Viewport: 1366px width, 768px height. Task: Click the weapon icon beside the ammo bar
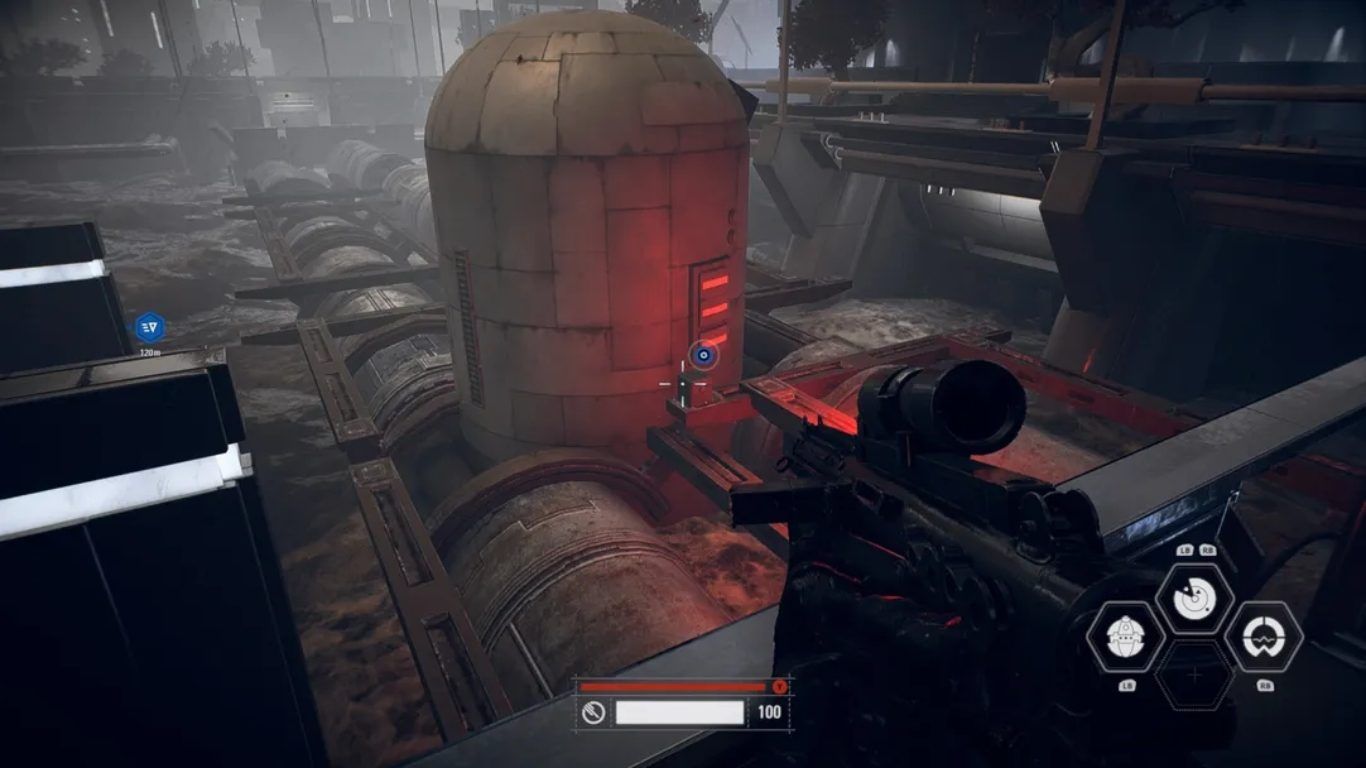click(592, 712)
